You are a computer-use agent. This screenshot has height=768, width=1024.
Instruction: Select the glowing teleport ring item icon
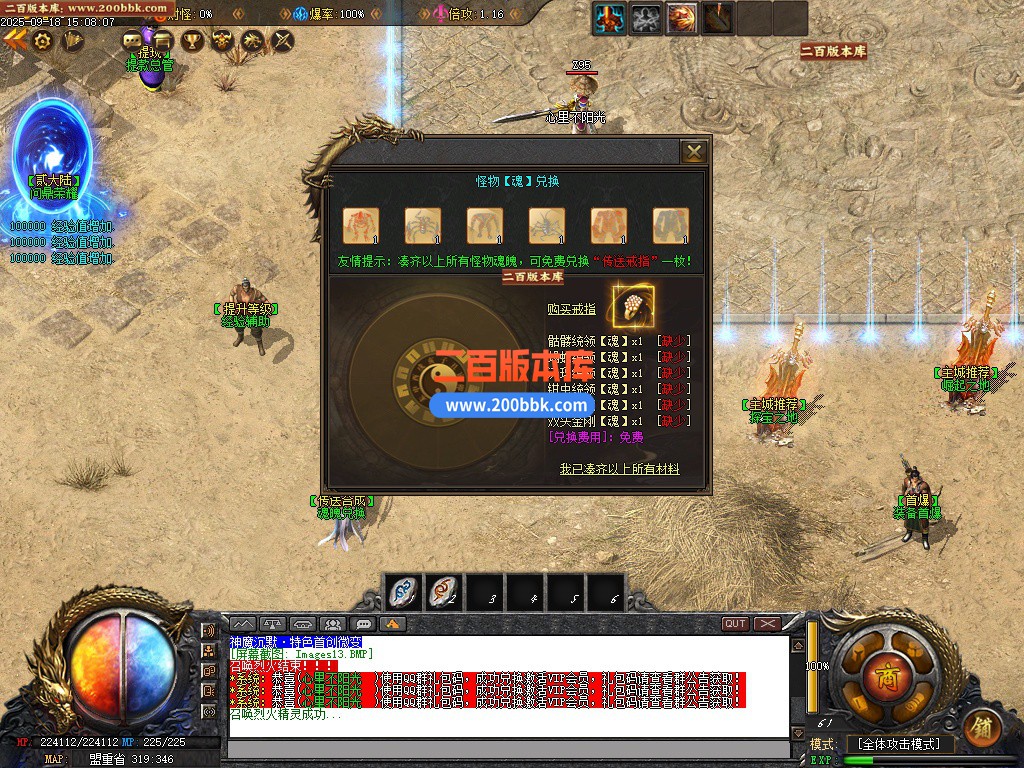(x=632, y=305)
